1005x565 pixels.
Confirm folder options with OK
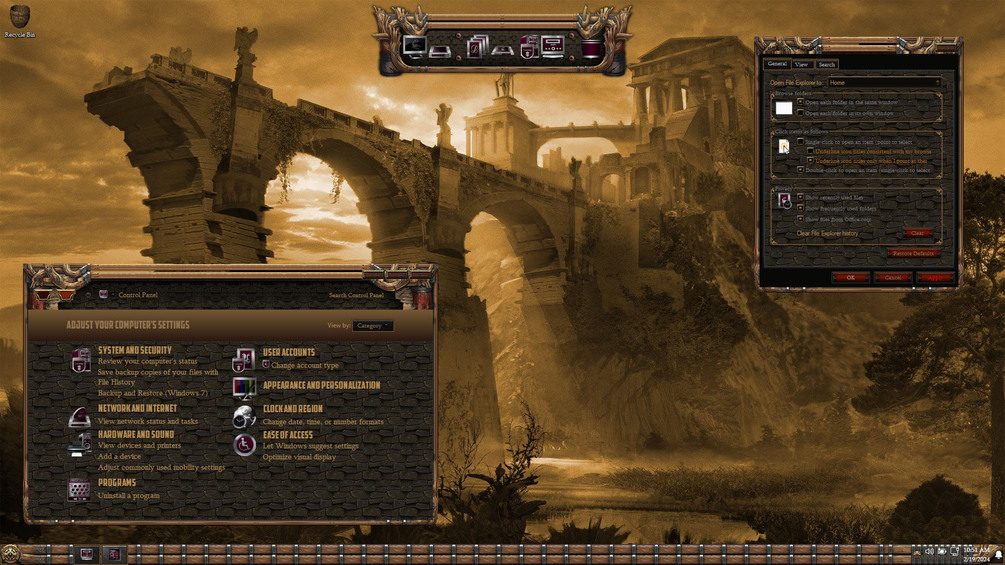850,277
